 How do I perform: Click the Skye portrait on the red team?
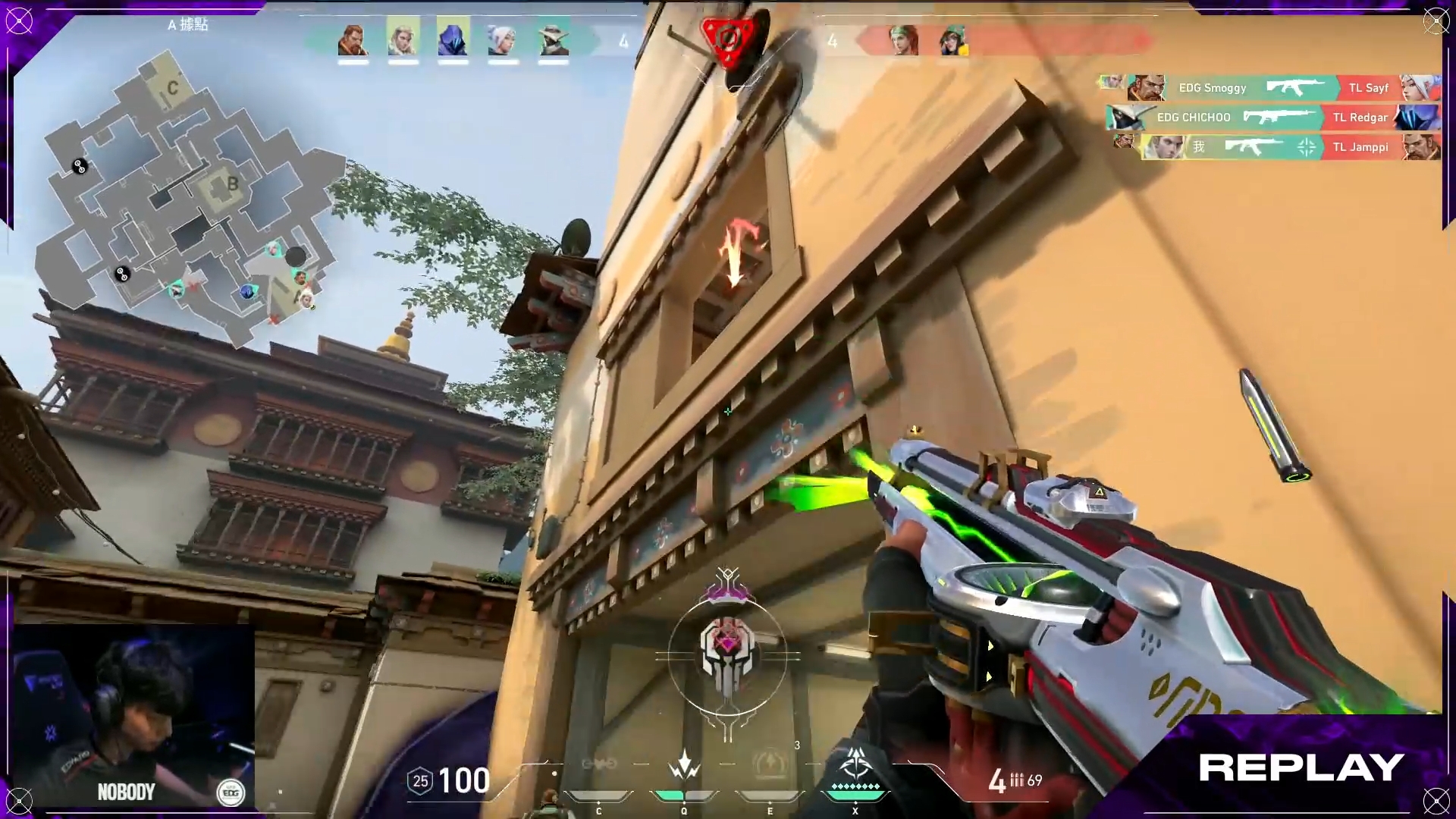coord(903,39)
